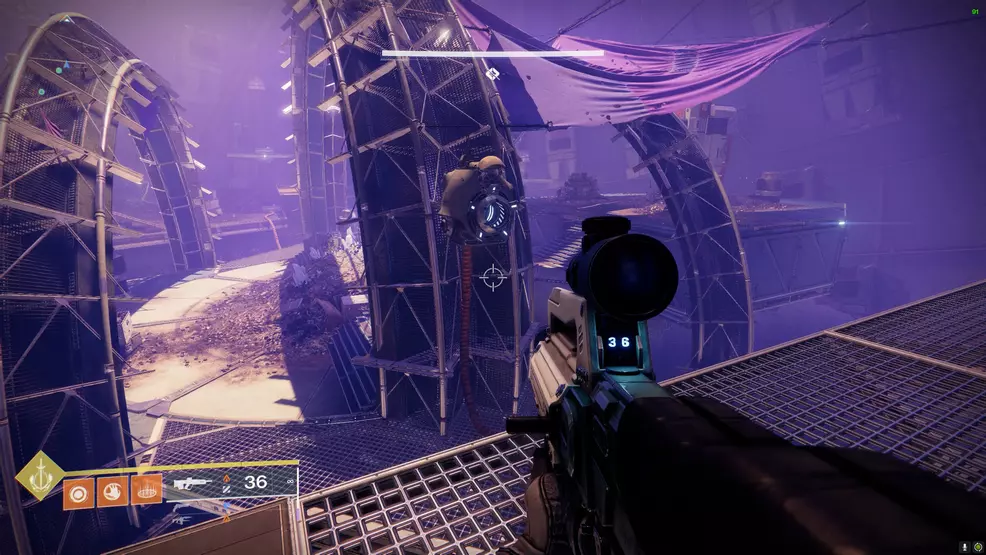
Task: Click the diamond objective marker below the top bar
Action: click(492, 73)
